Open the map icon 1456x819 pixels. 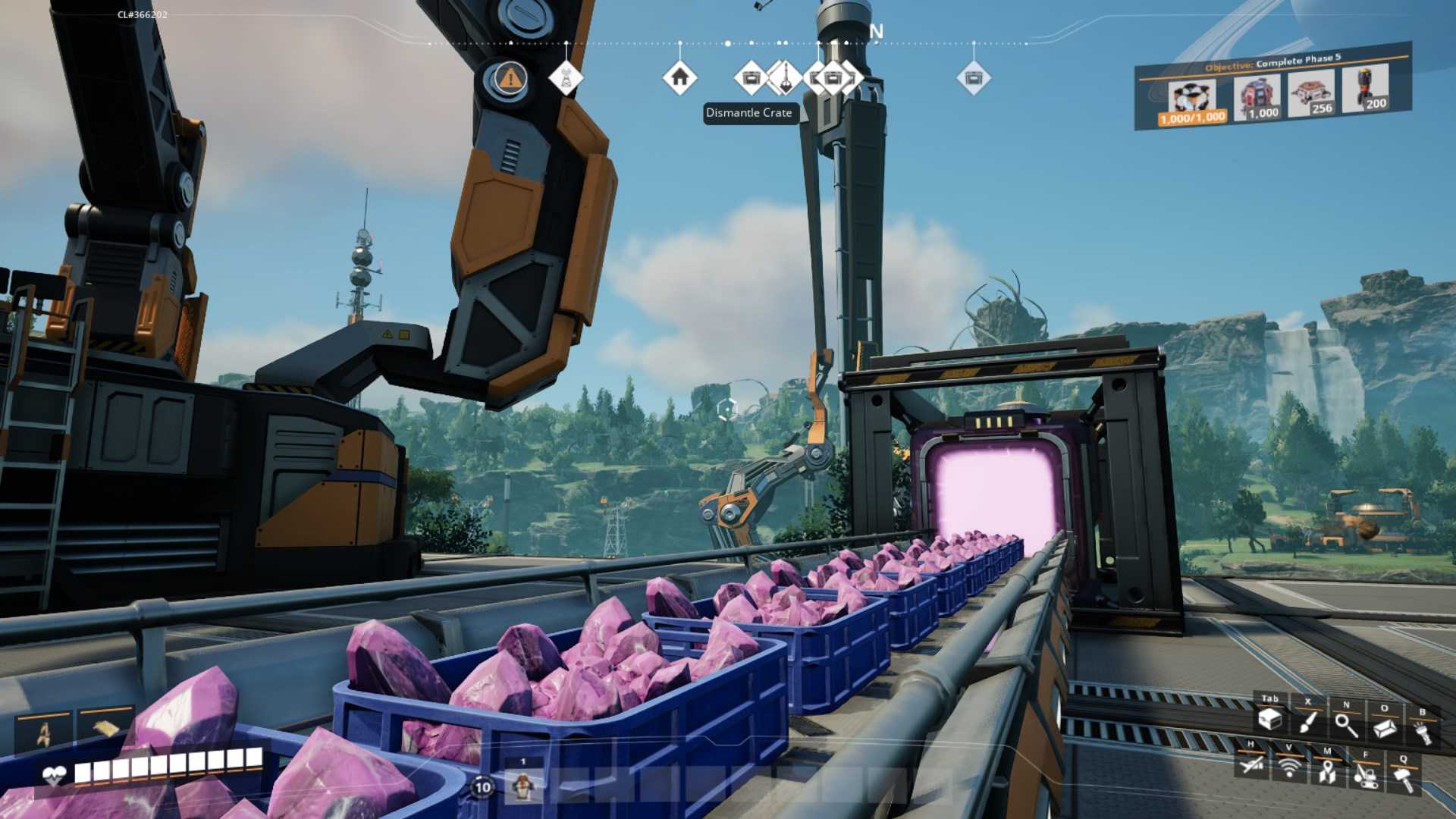[x=1326, y=773]
